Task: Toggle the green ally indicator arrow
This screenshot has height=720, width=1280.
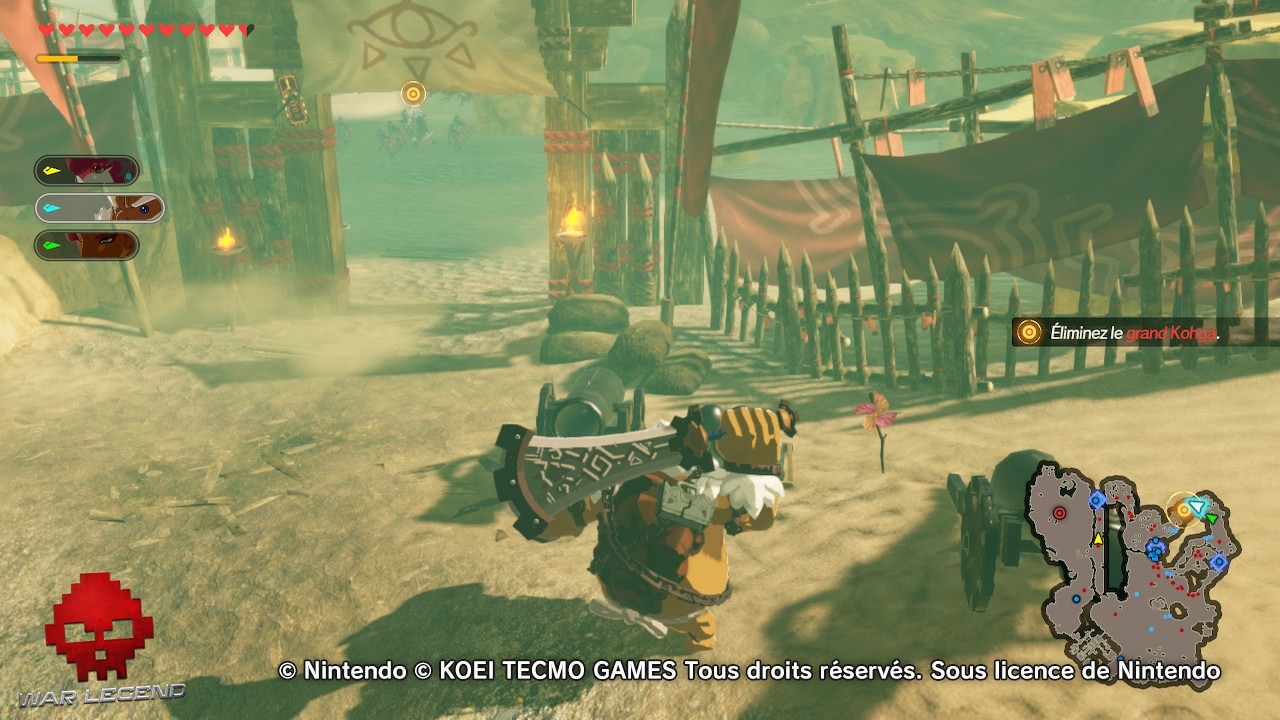Action: (x=52, y=243)
